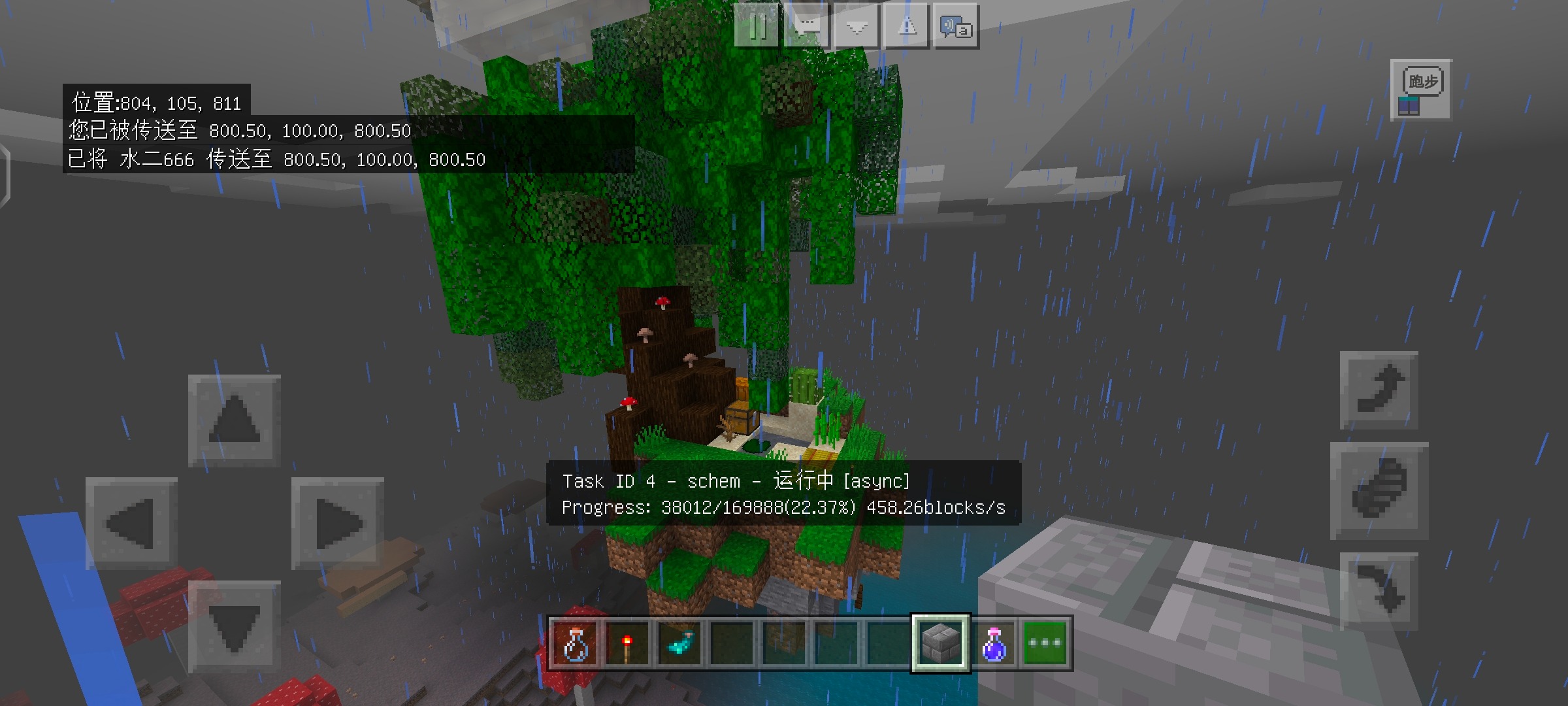Click the downward triangle button
The height and width of the screenshot is (706, 1568).
pyautogui.click(x=857, y=26)
